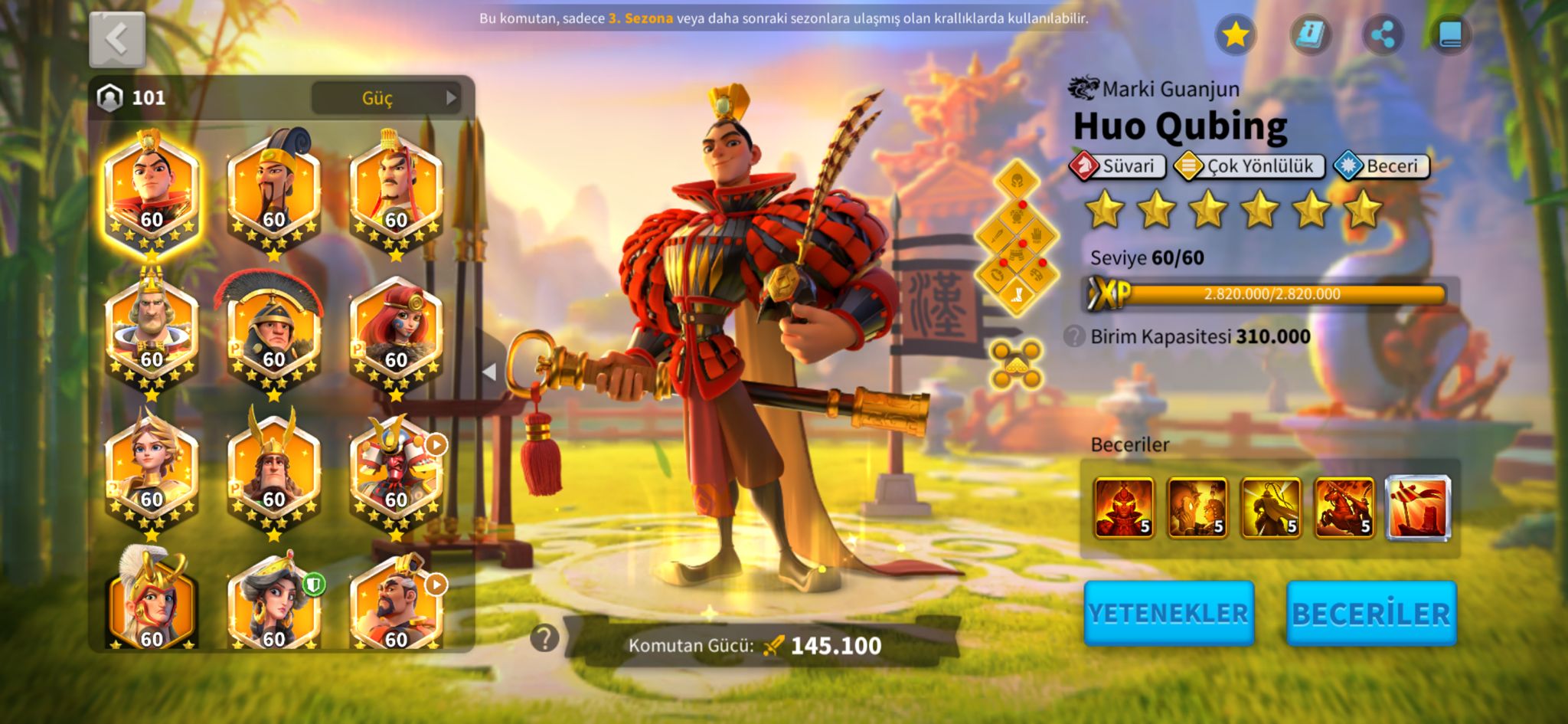Go back using the arrow button

(x=117, y=39)
